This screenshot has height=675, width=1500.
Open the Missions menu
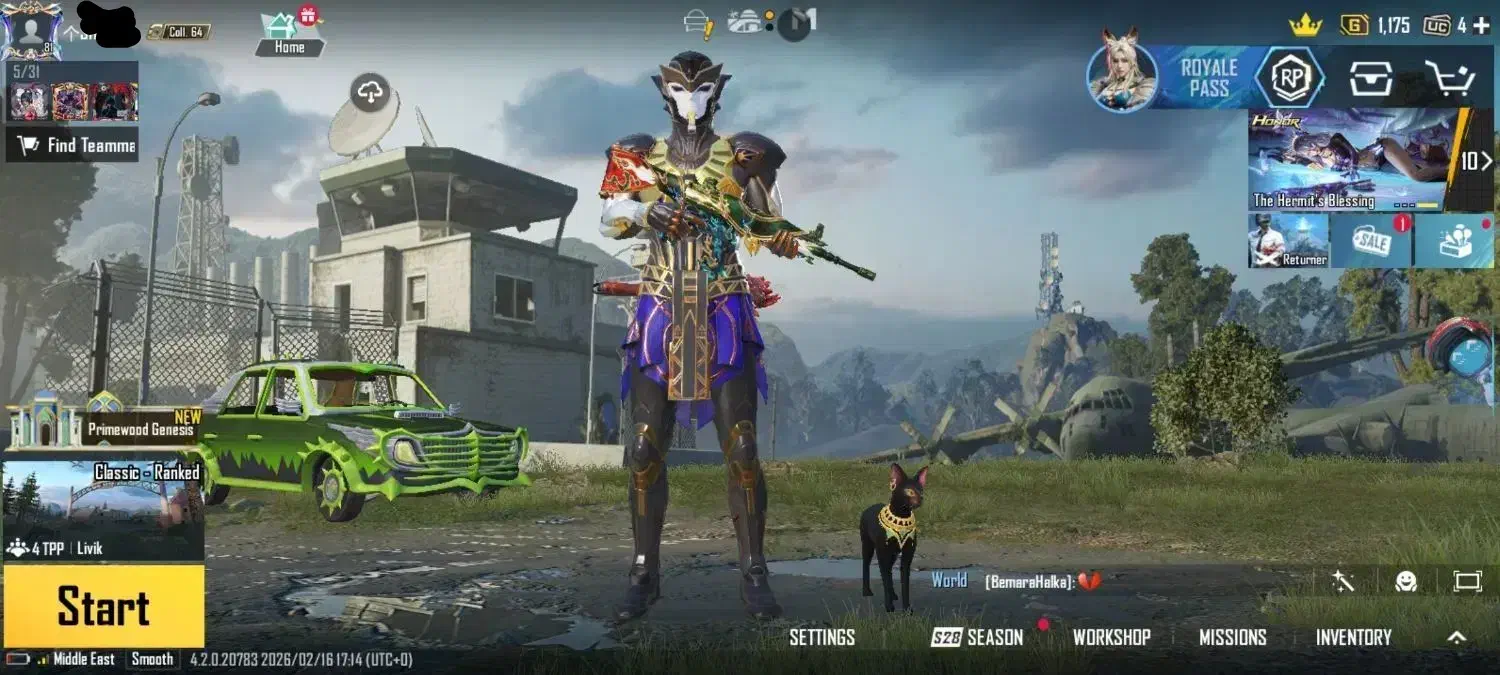1232,638
